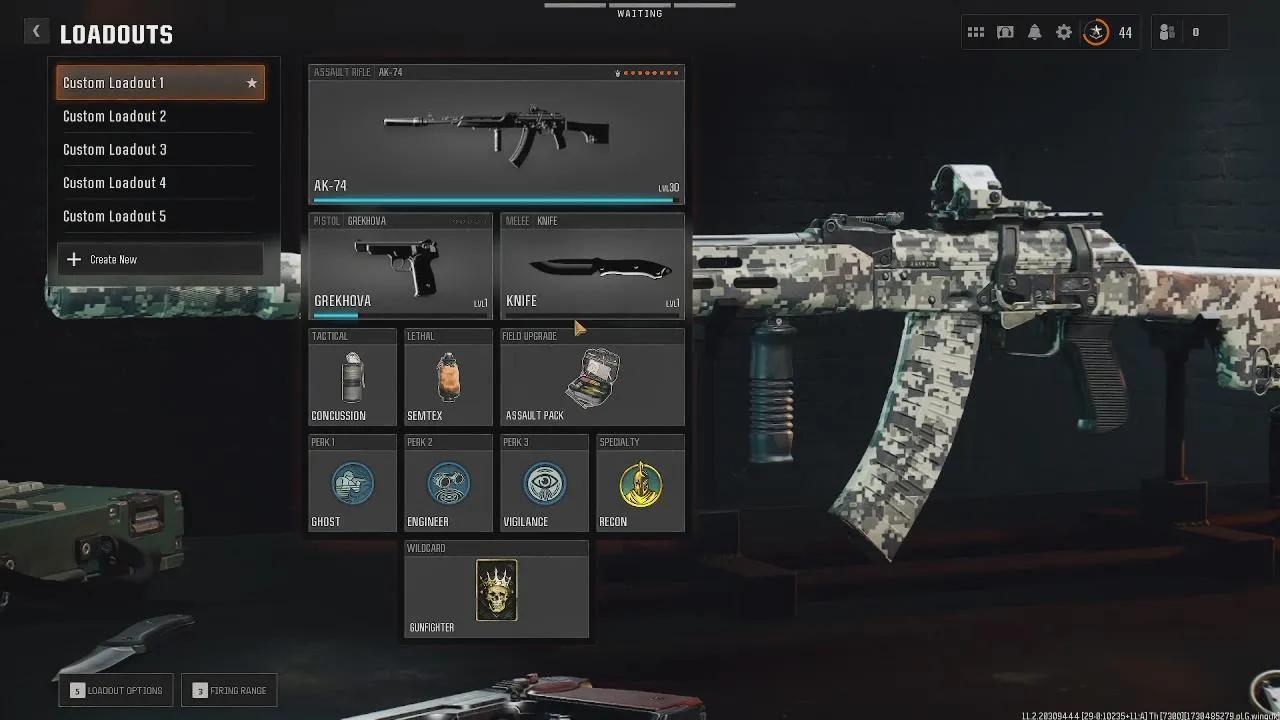The width and height of the screenshot is (1280, 720).
Task: Enter the Firing Range
Action: [x=229, y=690]
